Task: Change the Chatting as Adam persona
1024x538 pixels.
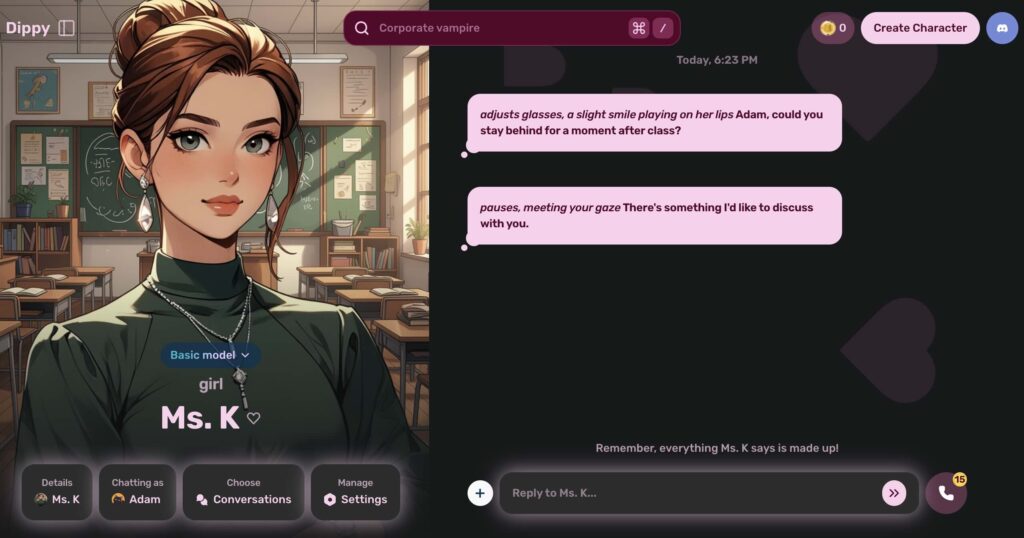Action: [x=137, y=491]
